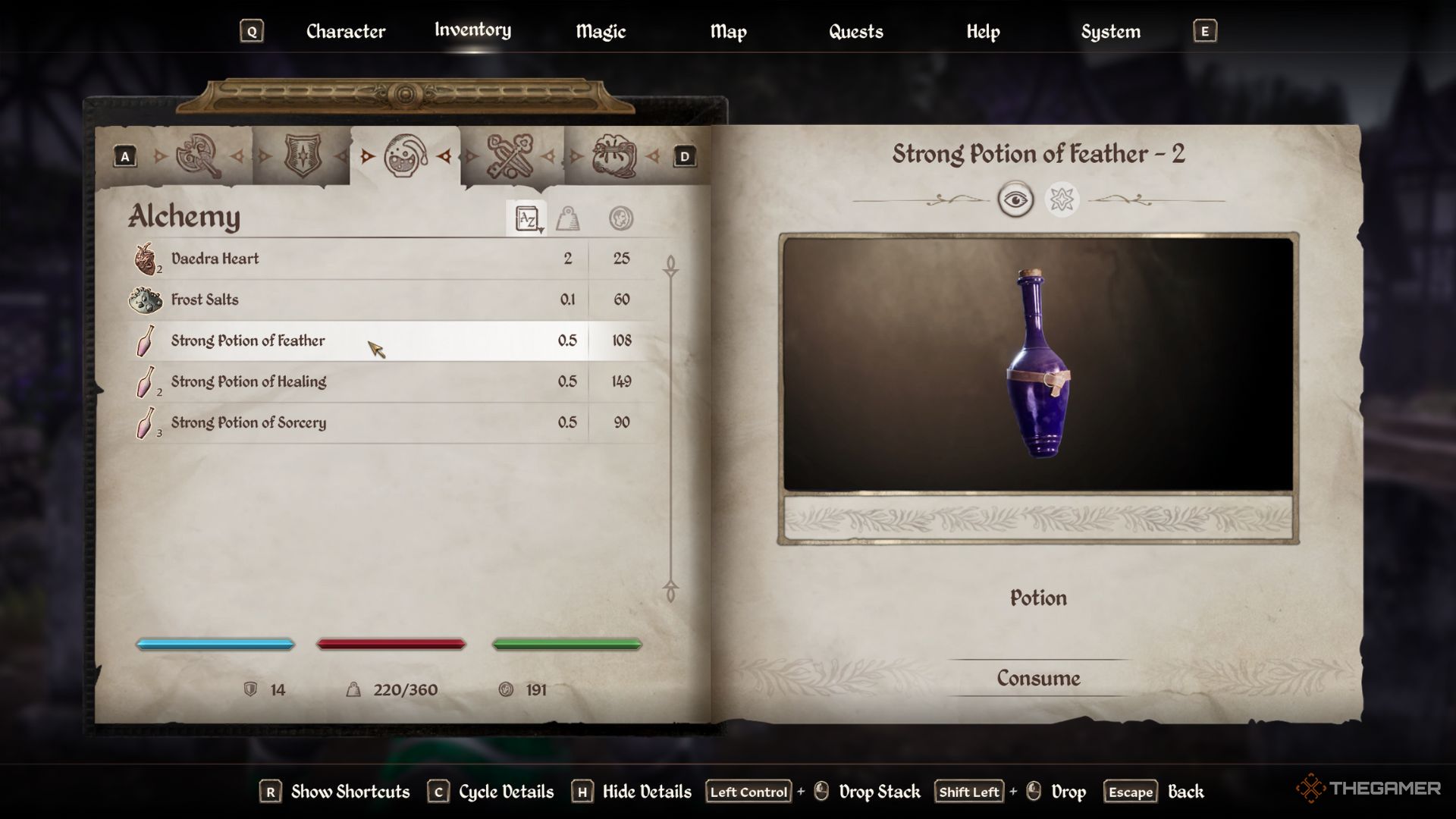
Task: Select Strong Potion of Healing
Action: 249,381
